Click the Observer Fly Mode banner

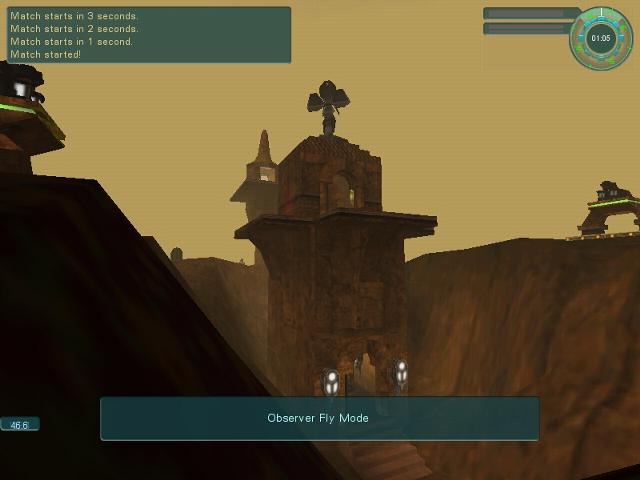[x=319, y=418]
